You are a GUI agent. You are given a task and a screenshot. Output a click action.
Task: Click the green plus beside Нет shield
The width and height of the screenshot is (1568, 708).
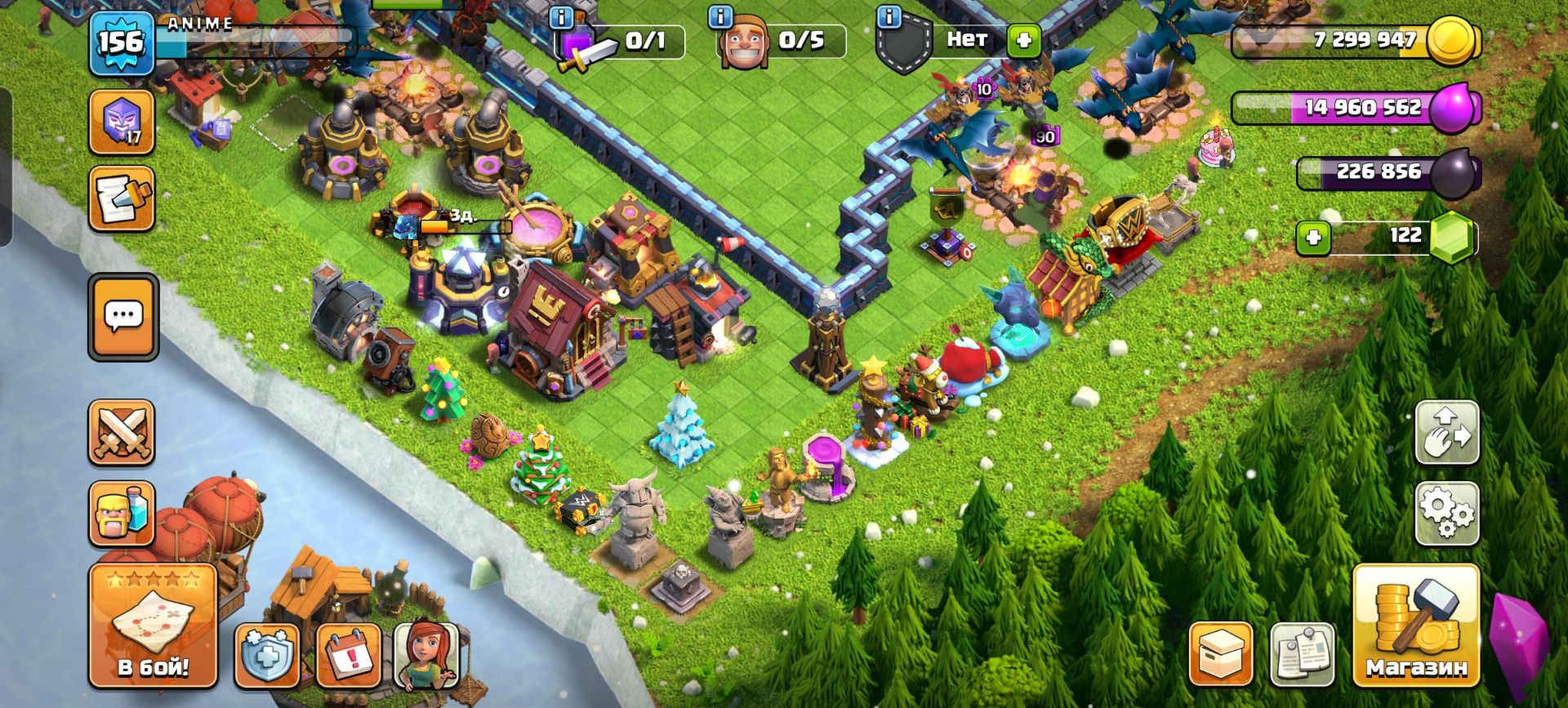pyautogui.click(x=1023, y=40)
